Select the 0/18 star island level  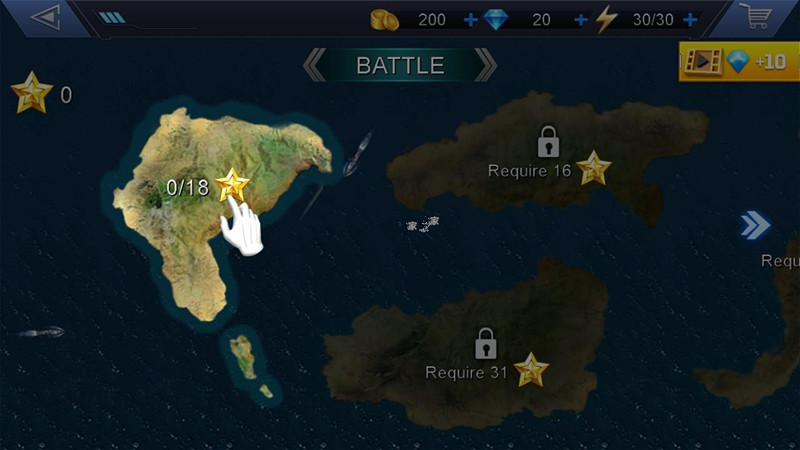pyautogui.click(x=232, y=185)
